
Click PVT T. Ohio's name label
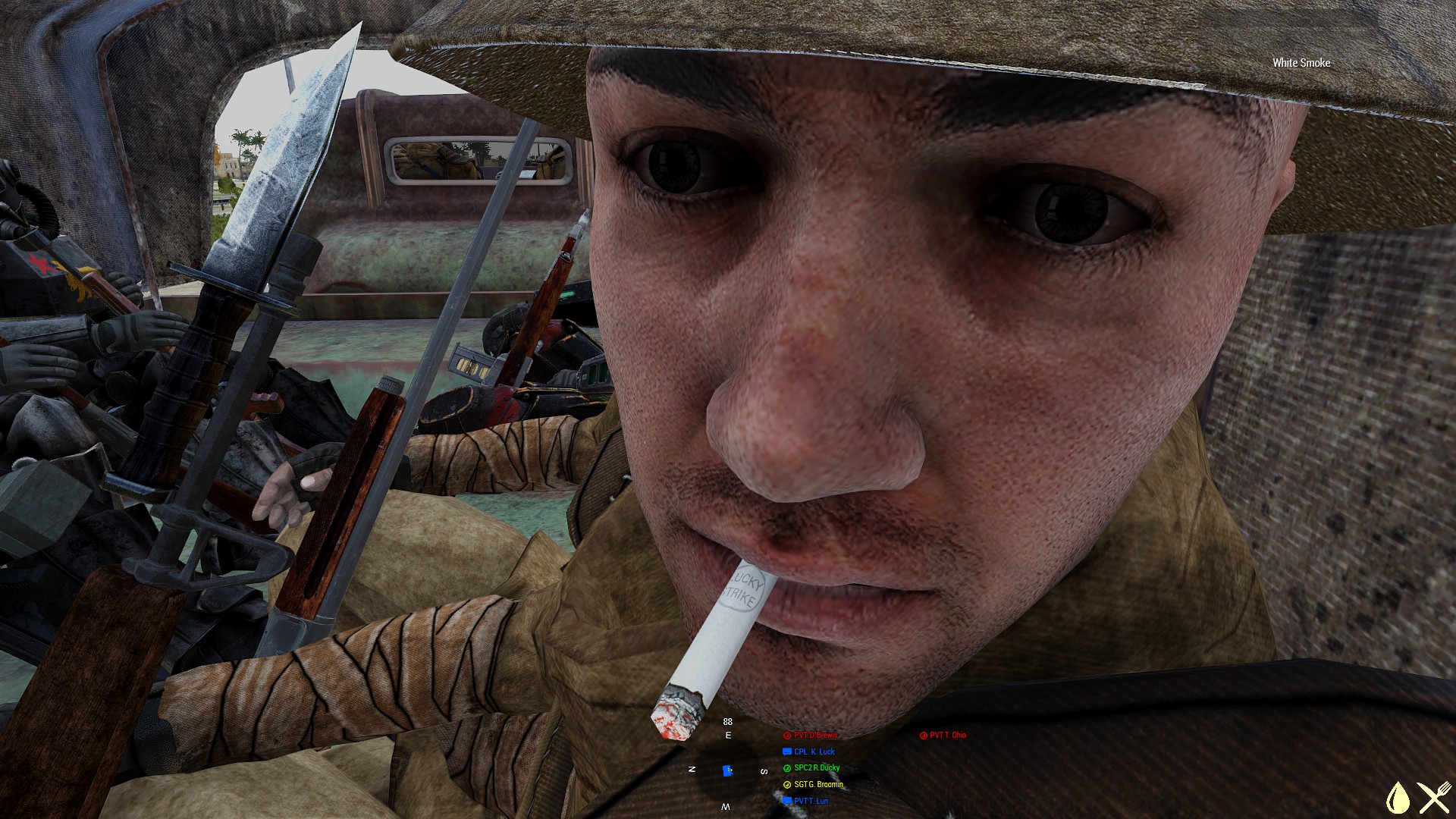coord(948,735)
